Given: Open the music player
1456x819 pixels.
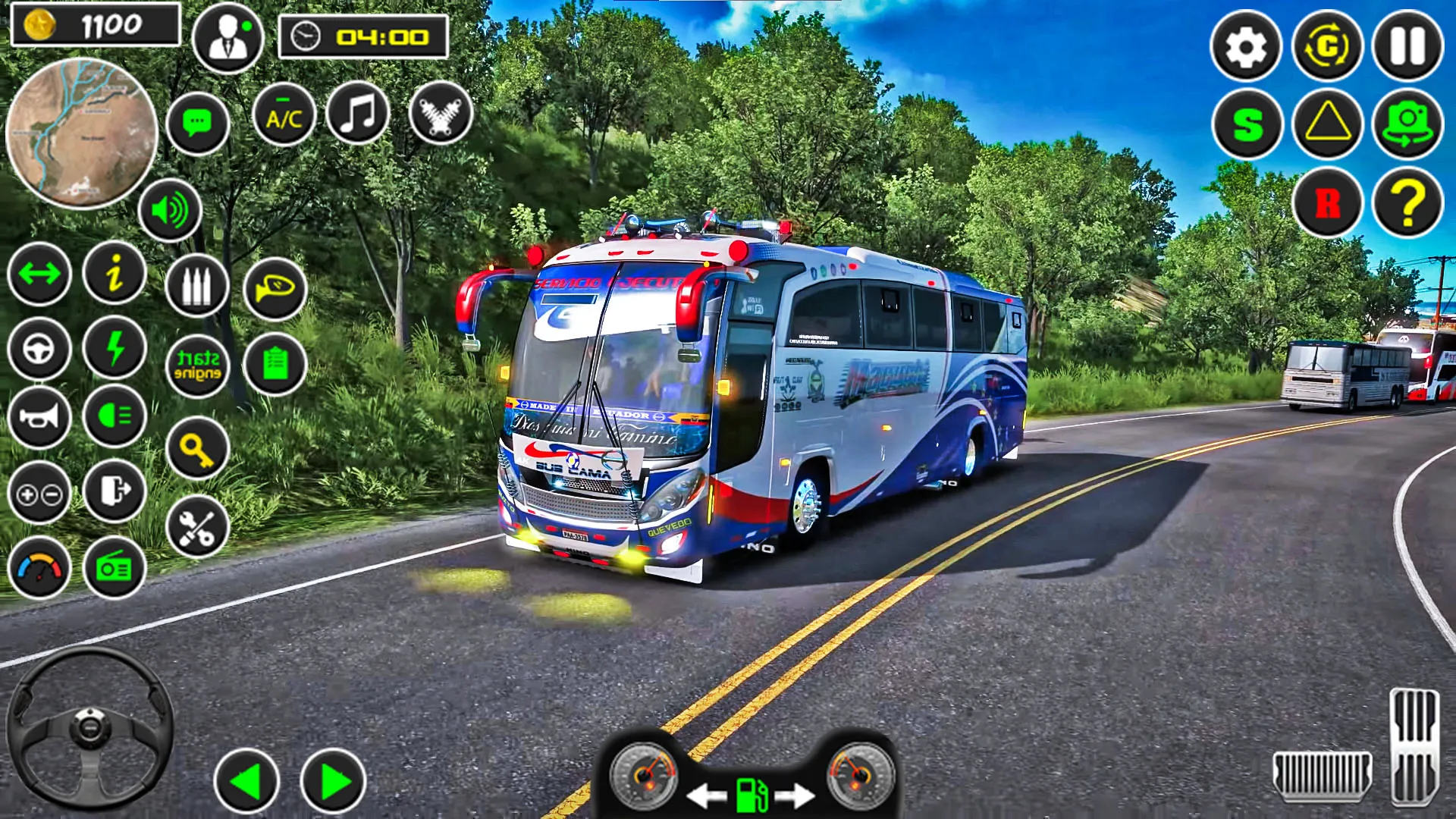Looking at the screenshot, I should (359, 112).
